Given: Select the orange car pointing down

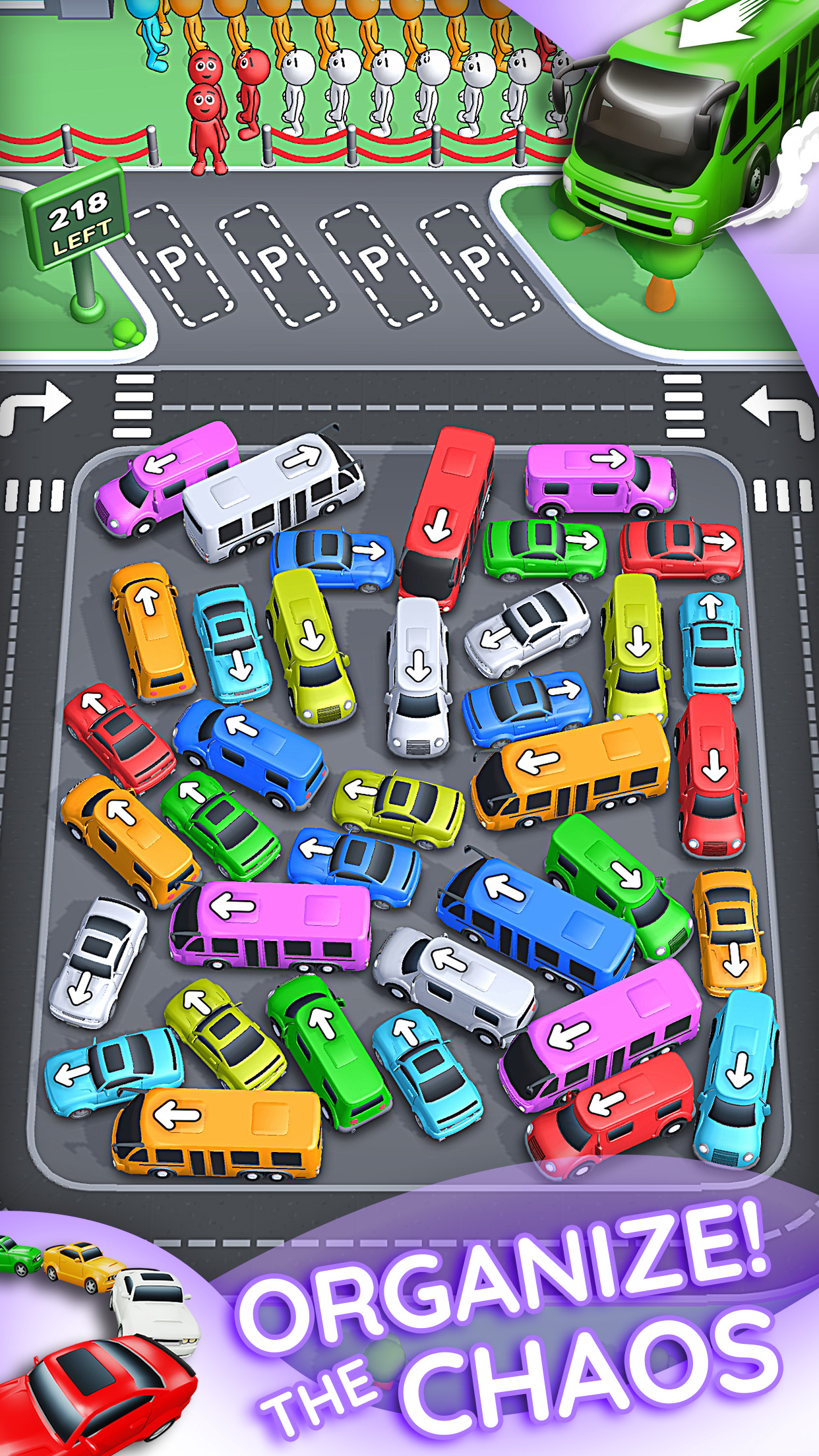Looking at the screenshot, I should point(729,930).
